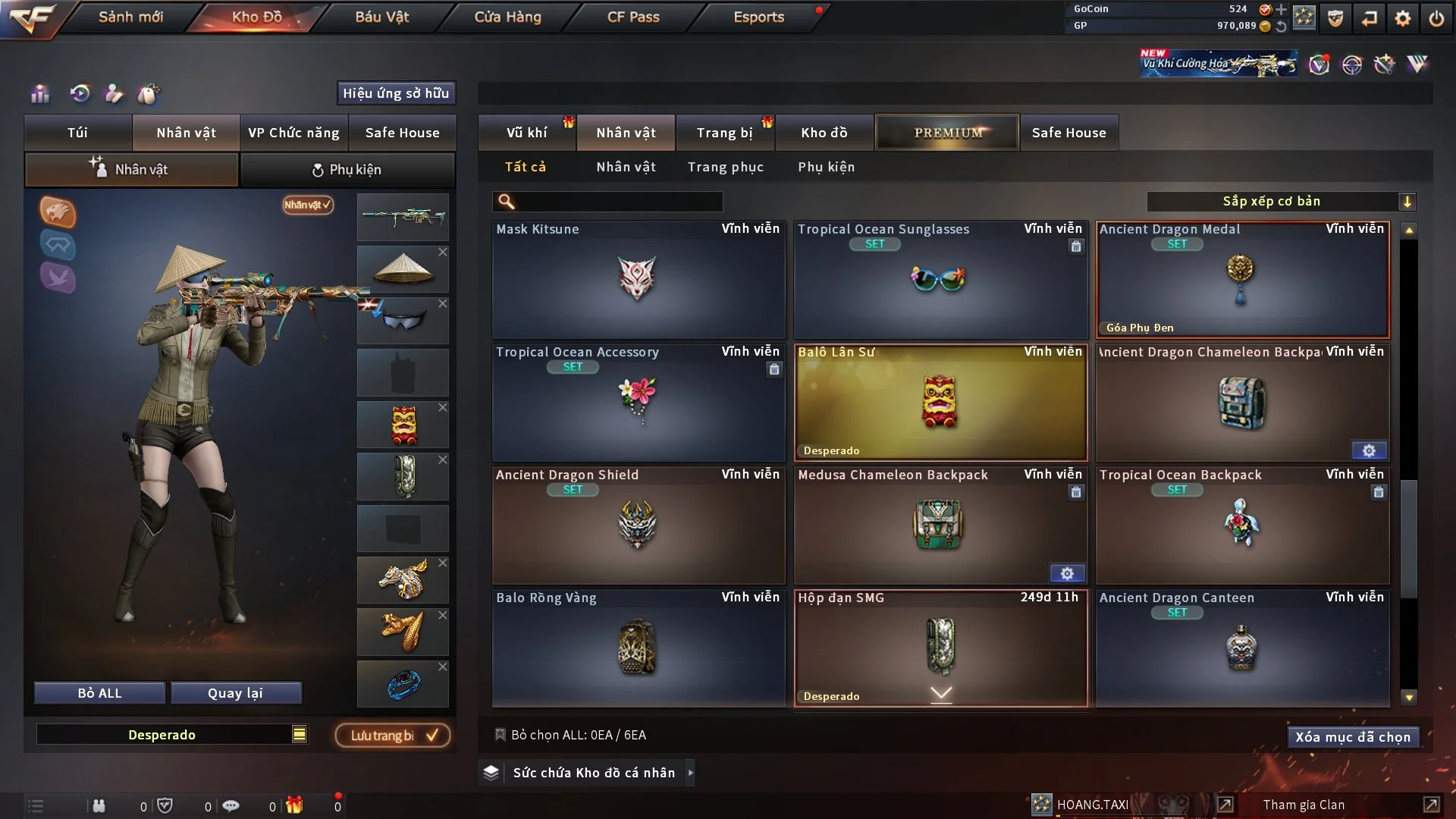Viewport: 1456px width, 819px height.
Task: Click the item search field
Action: [618, 202]
